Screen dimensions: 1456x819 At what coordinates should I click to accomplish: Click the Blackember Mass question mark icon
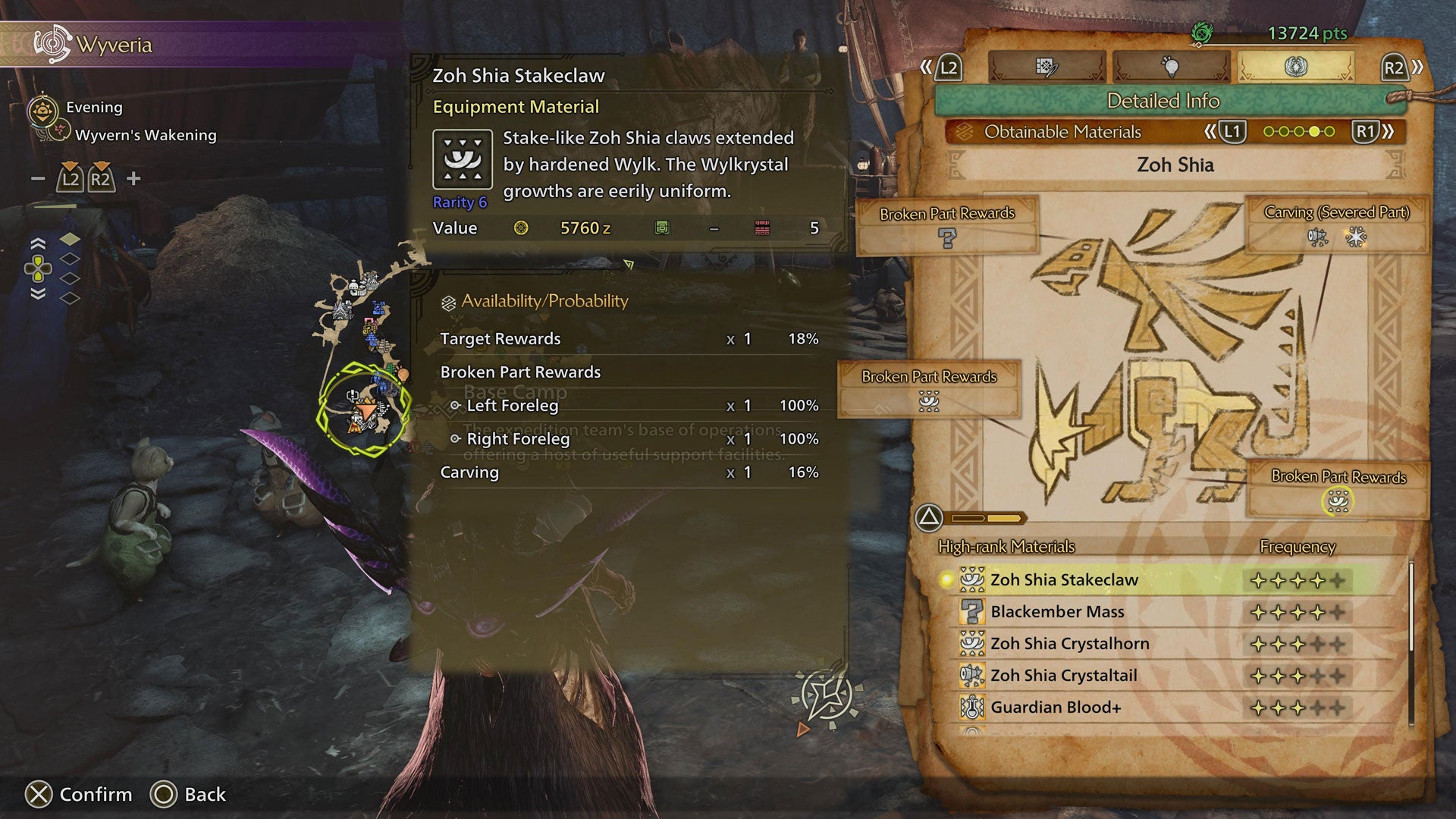[x=974, y=611]
